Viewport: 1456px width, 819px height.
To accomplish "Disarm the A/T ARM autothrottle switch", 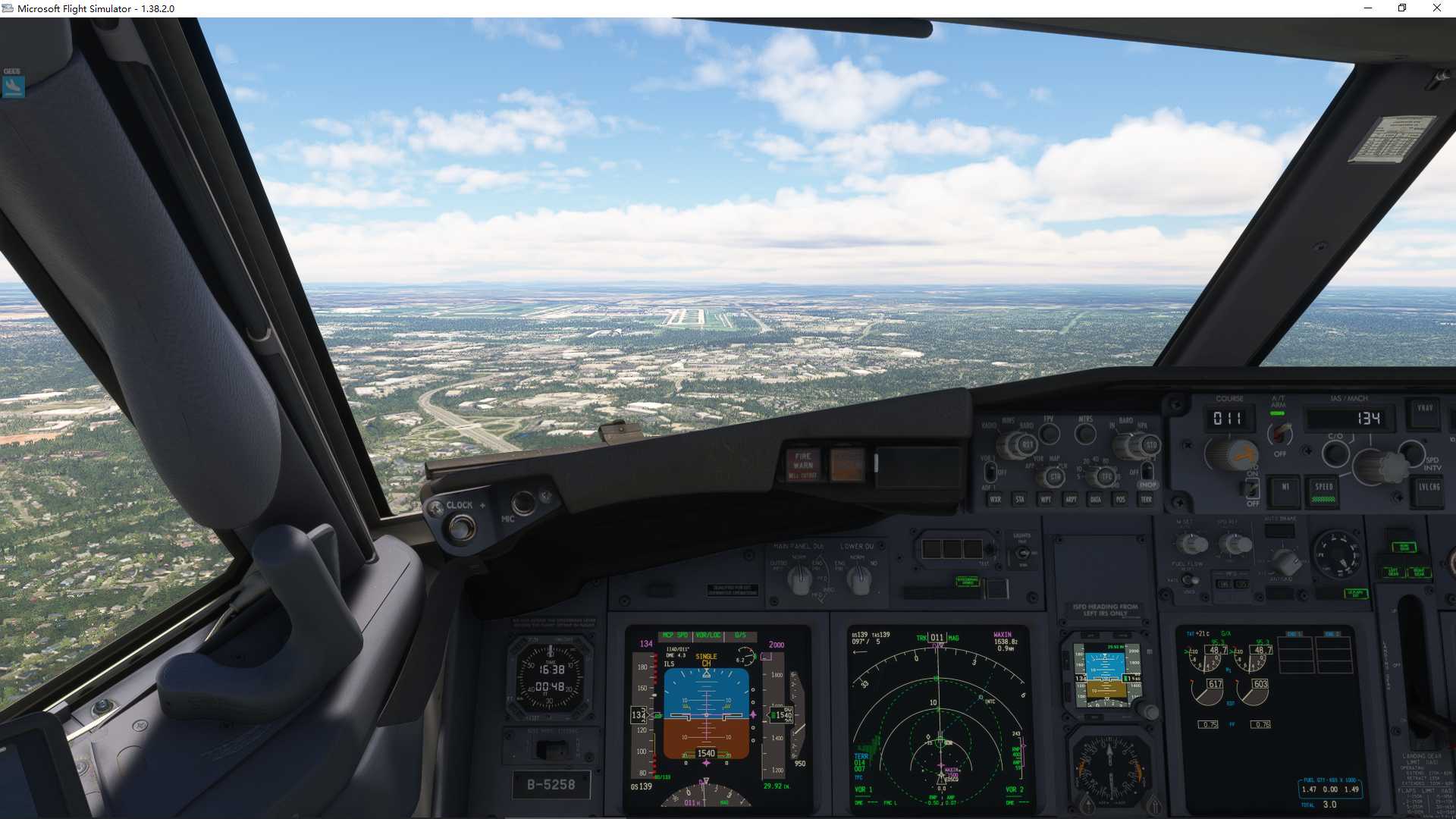I will pyautogui.click(x=1280, y=434).
